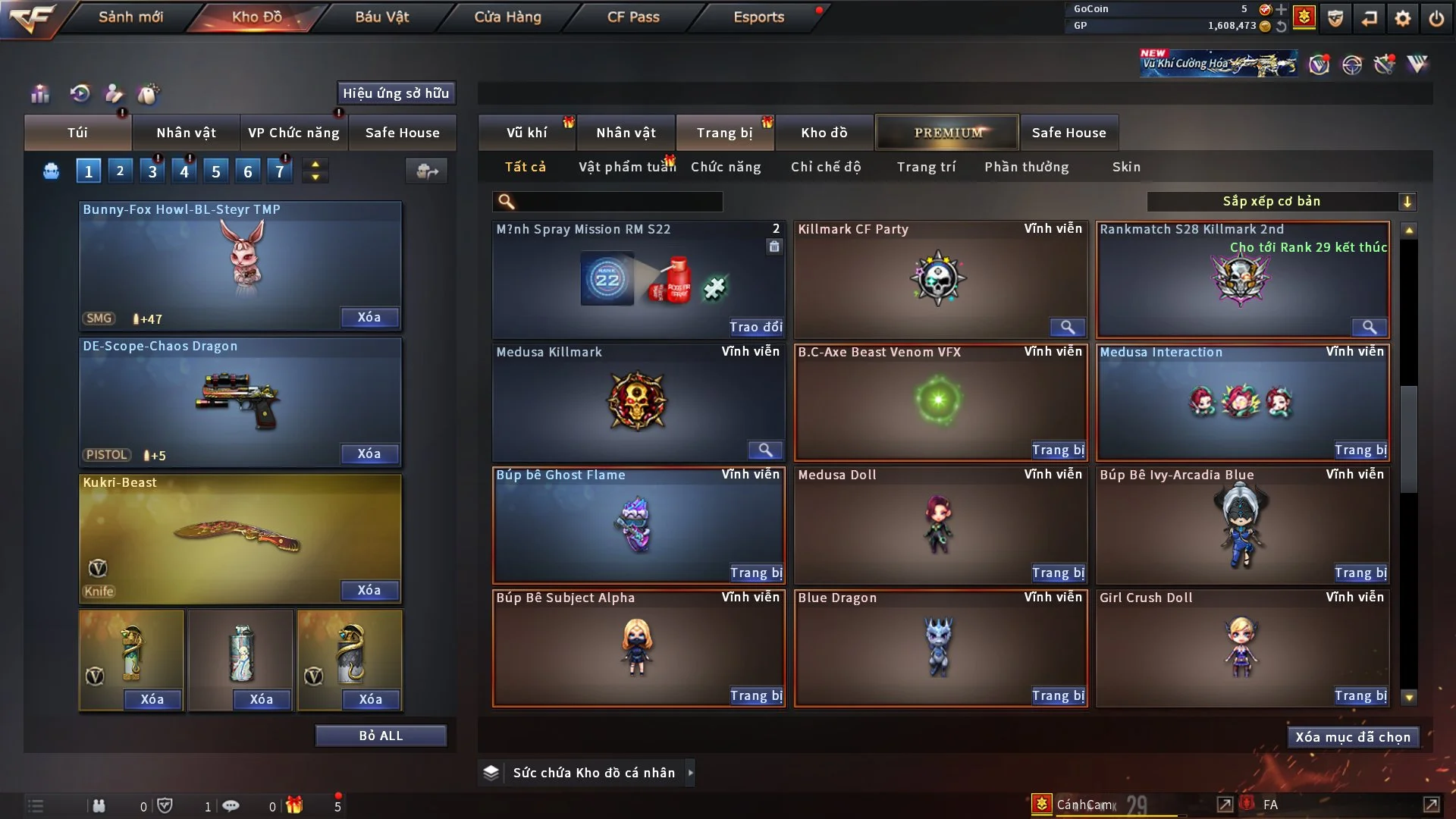This screenshot has height=819, width=1456.
Task: Open the Sắp xếp cơ bản sort dropdown
Action: click(1280, 202)
